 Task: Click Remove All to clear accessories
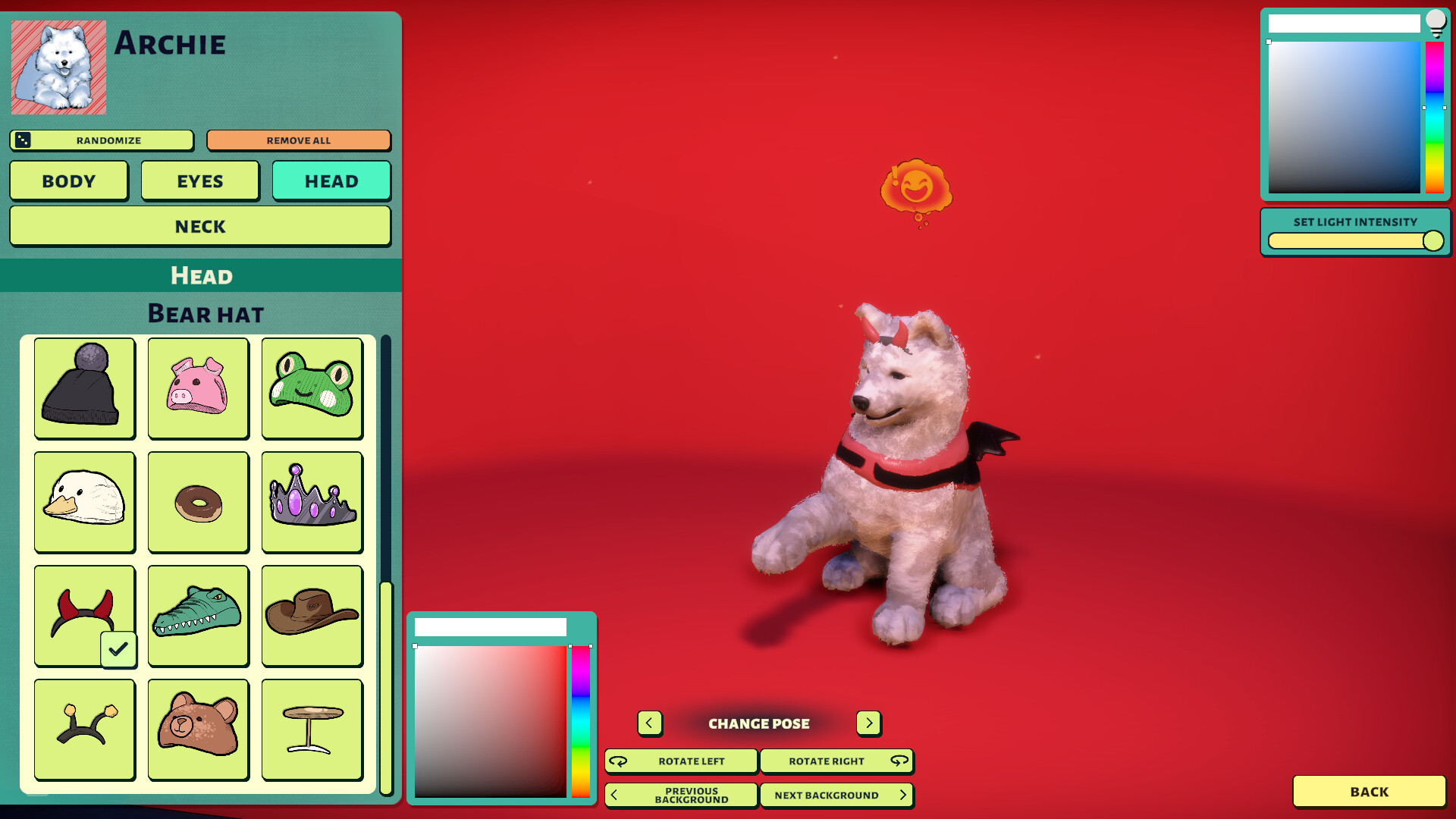click(x=298, y=140)
